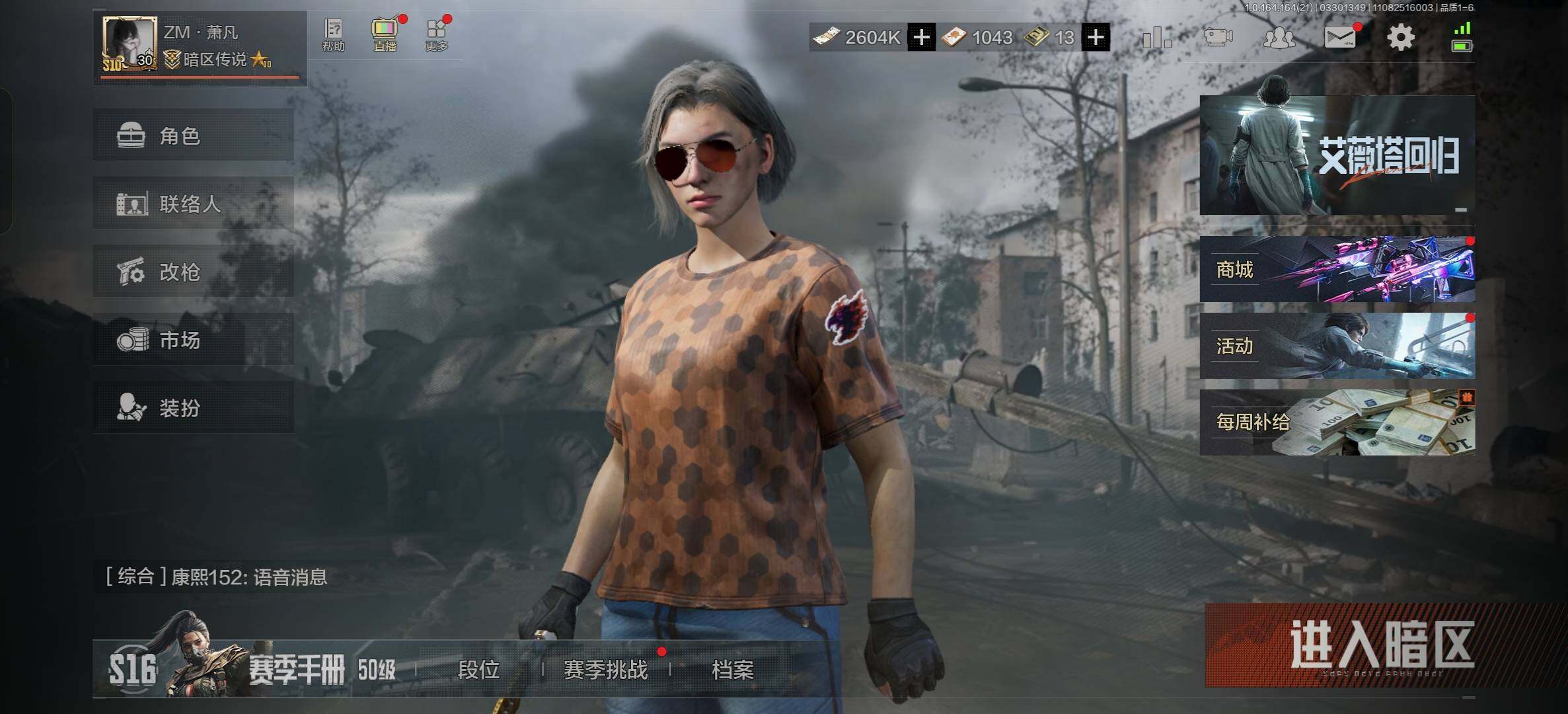Open the 赛季挑战 season challenges
1568x714 pixels.
(605, 670)
